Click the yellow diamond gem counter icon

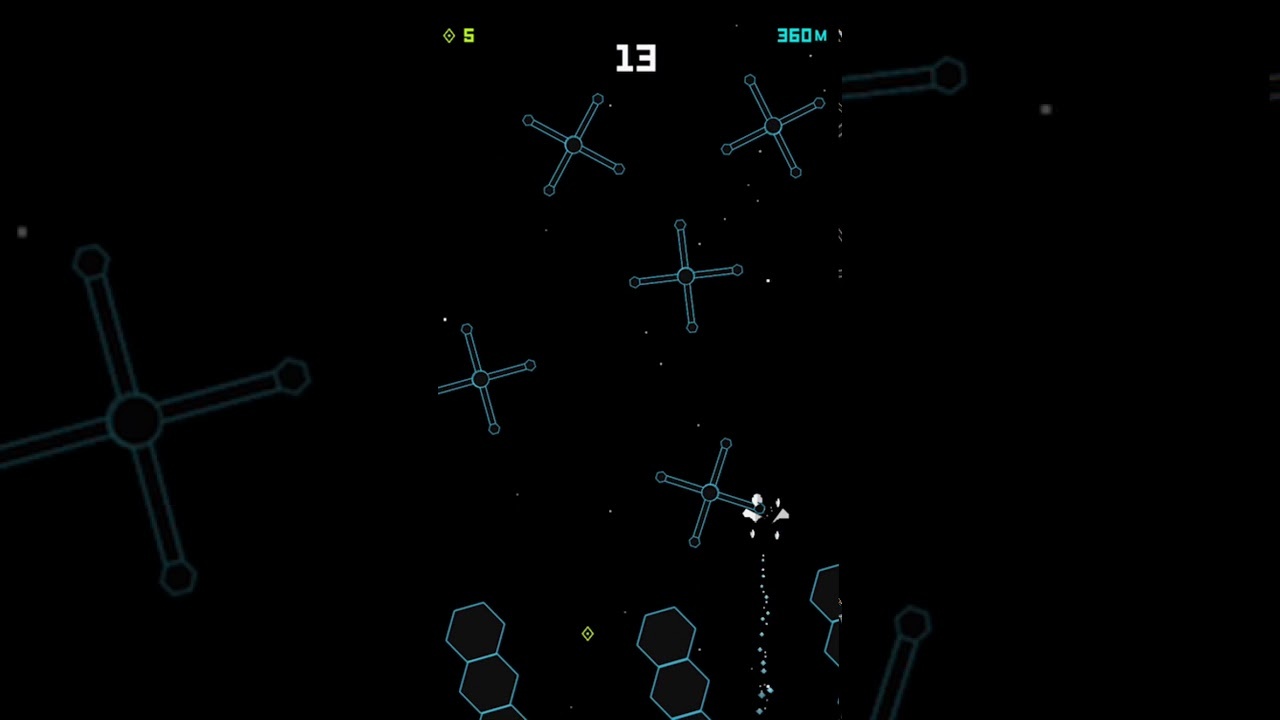coord(449,36)
